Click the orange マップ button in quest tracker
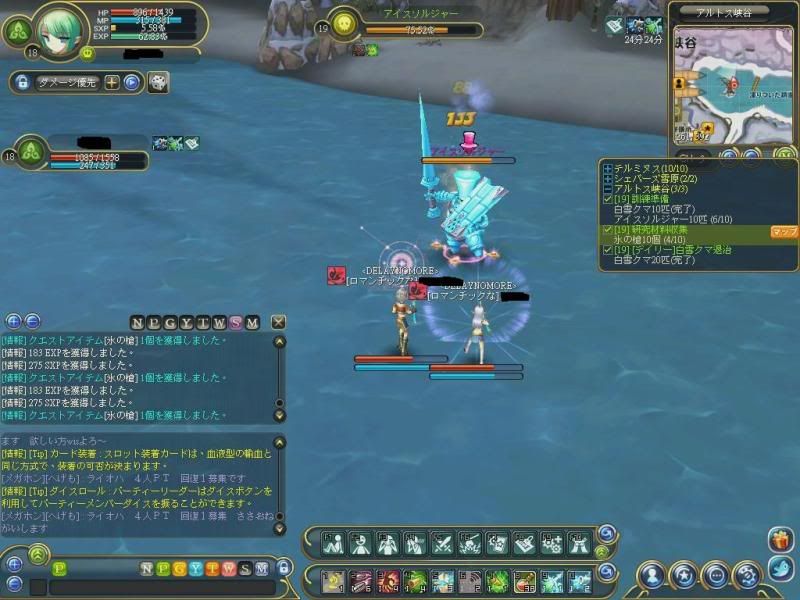This screenshot has width=800, height=600. 783,231
